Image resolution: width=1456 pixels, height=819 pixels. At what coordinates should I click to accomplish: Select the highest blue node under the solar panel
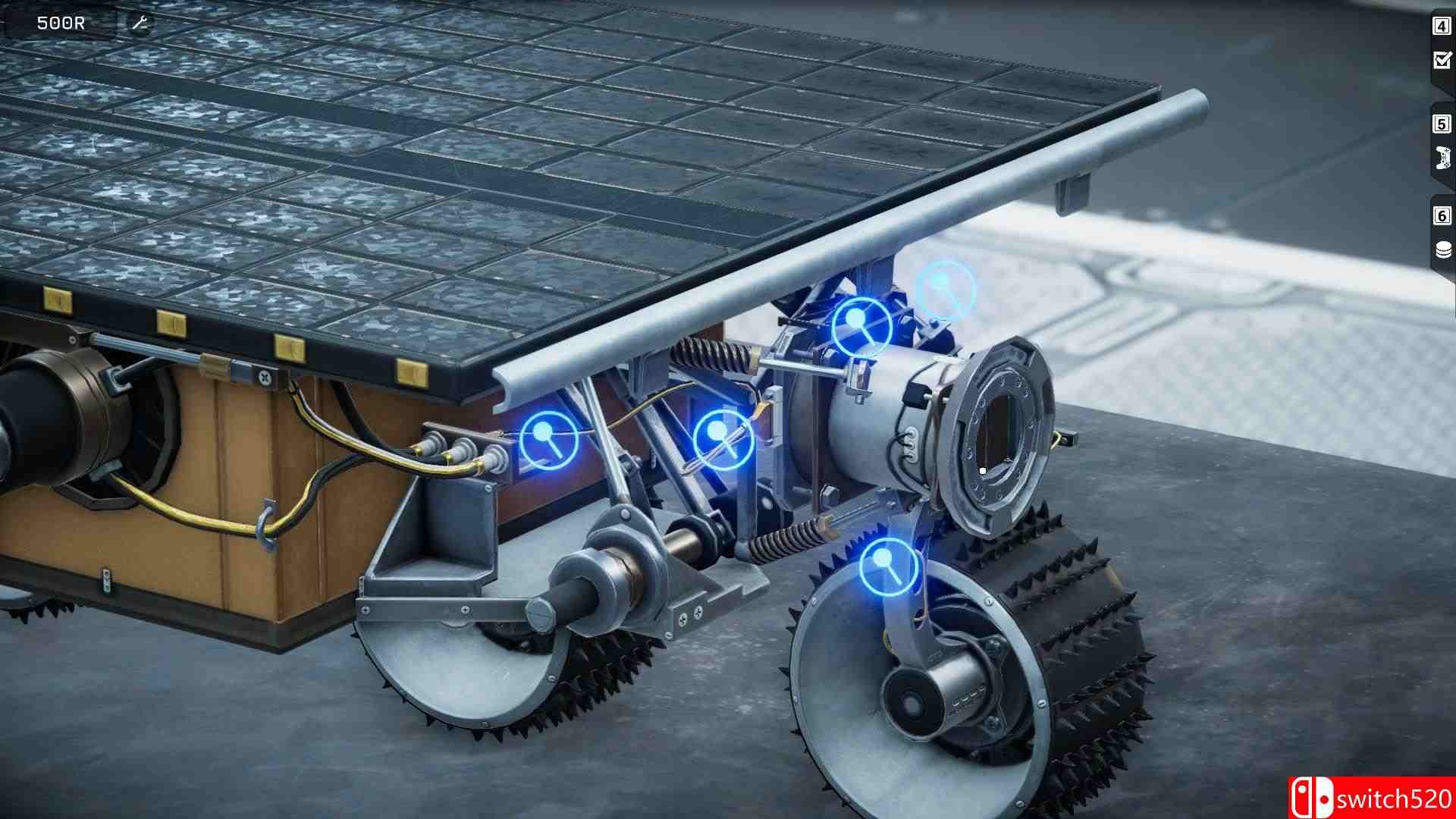click(x=946, y=287)
